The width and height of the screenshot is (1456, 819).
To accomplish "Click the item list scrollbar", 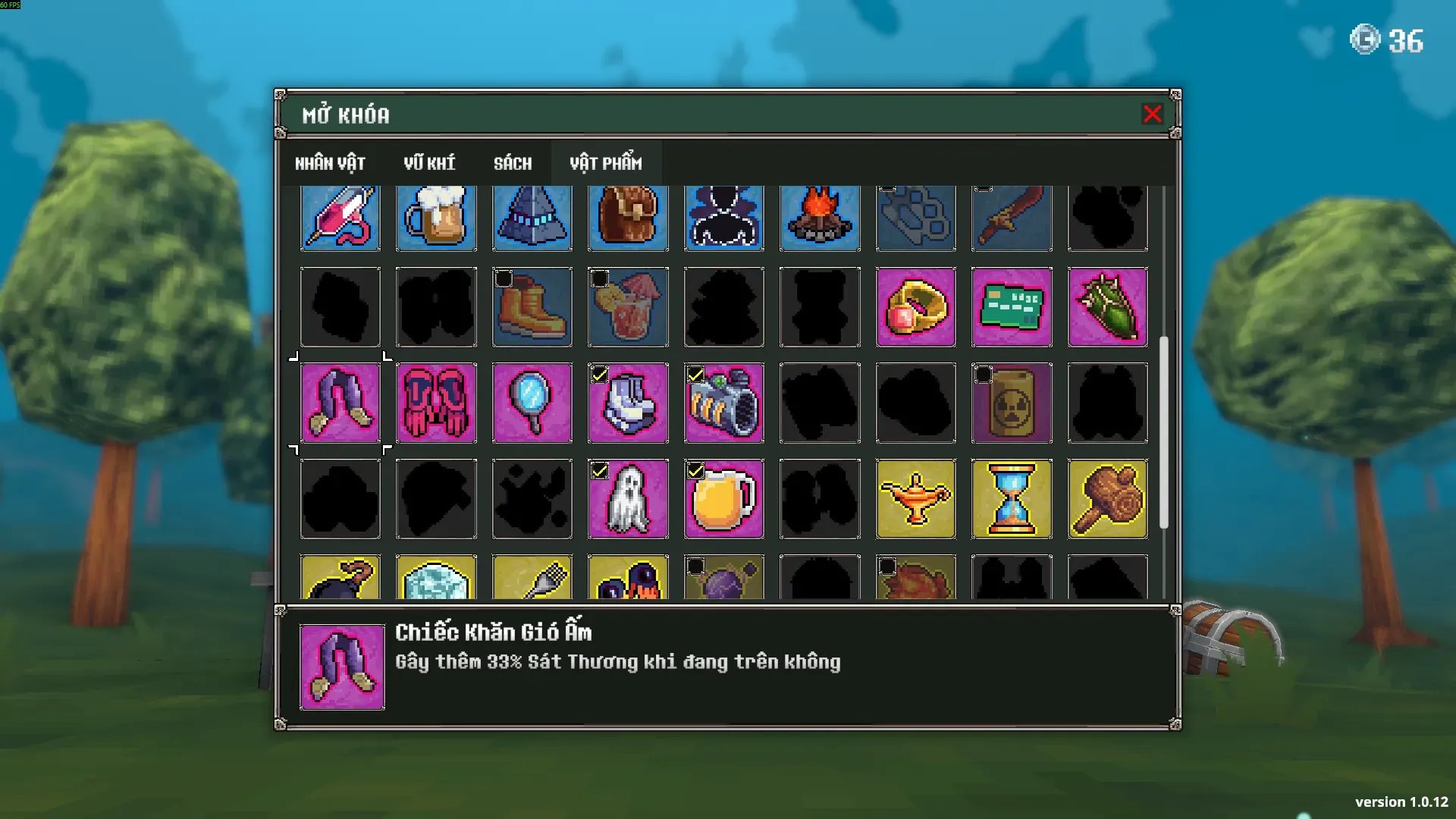I will tap(1164, 432).
